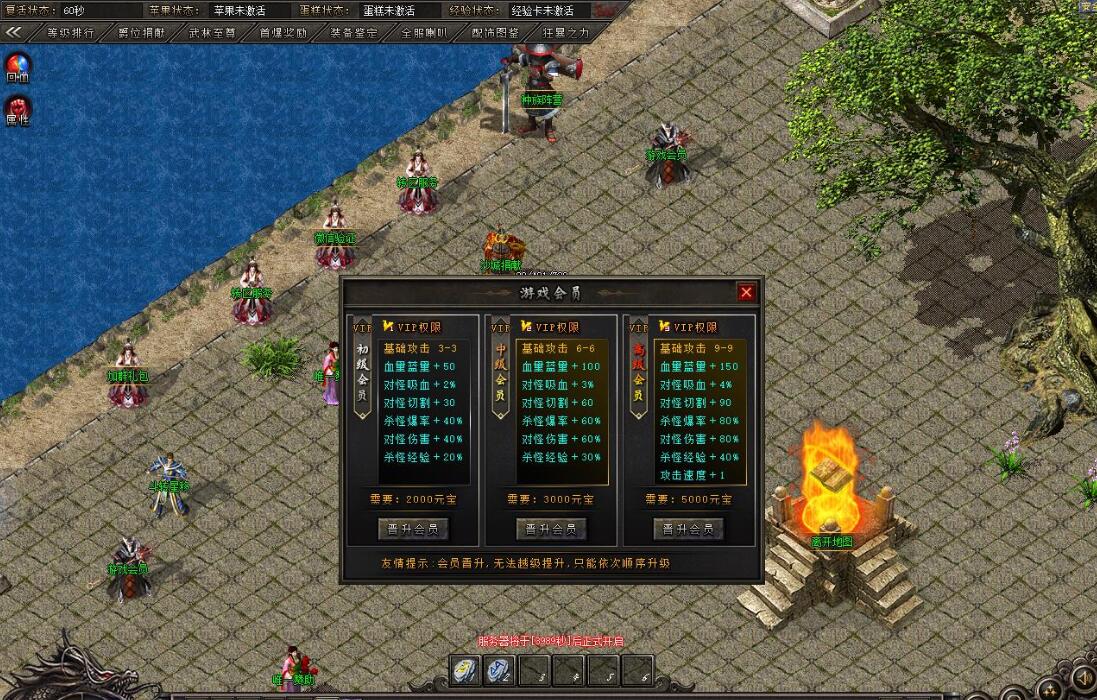Open the 属性 attributes icon
The width and height of the screenshot is (1097, 700).
[17, 108]
